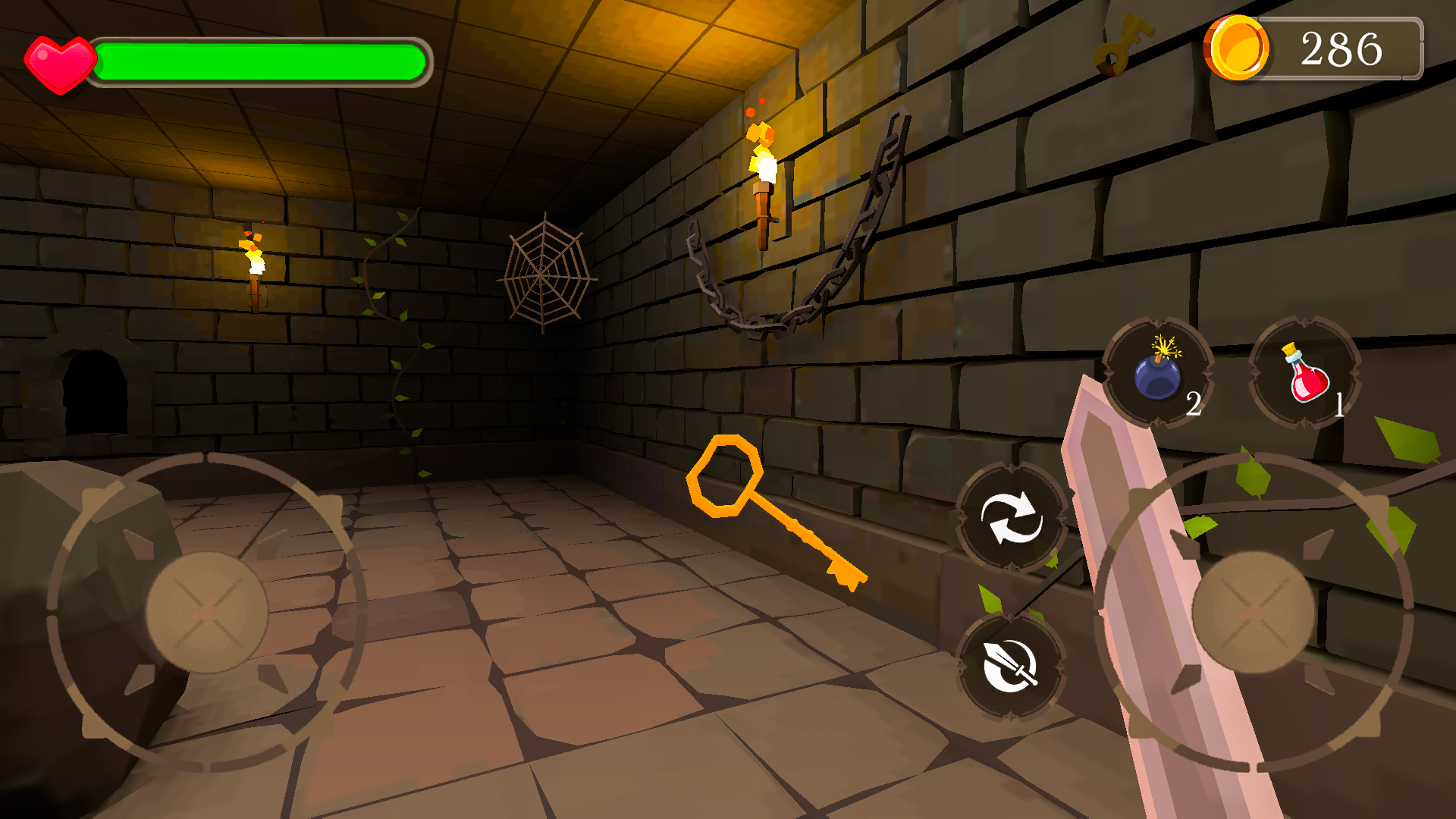Click the sparking fuse on the bomb icon
The image size is (1456, 819).
[1164, 349]
